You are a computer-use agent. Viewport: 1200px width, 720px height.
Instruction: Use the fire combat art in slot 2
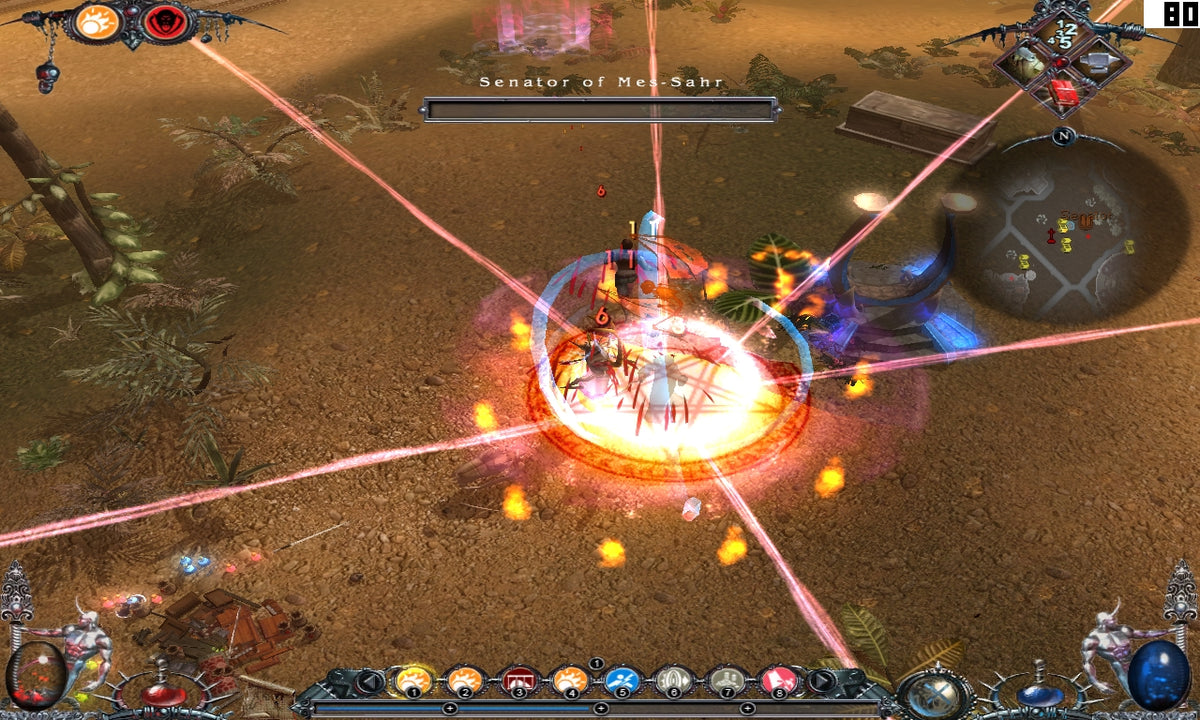pos(465,681)
